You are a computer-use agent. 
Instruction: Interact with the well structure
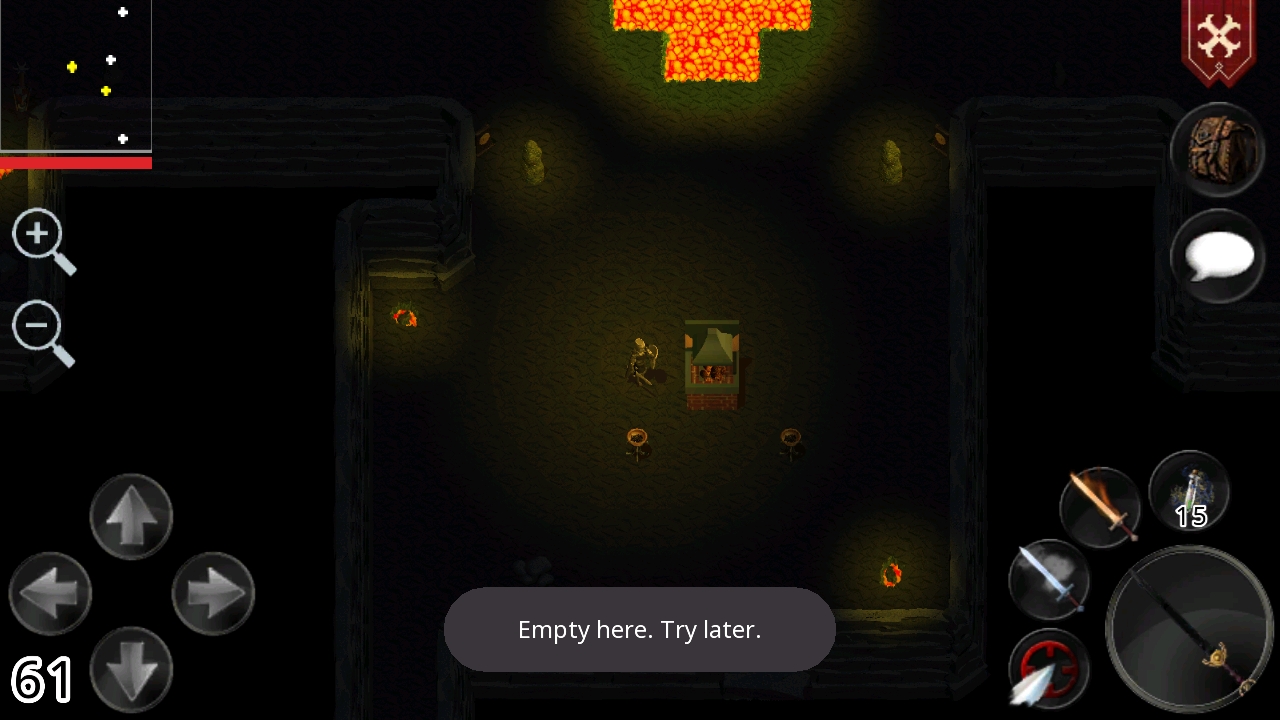coord(712,365)
